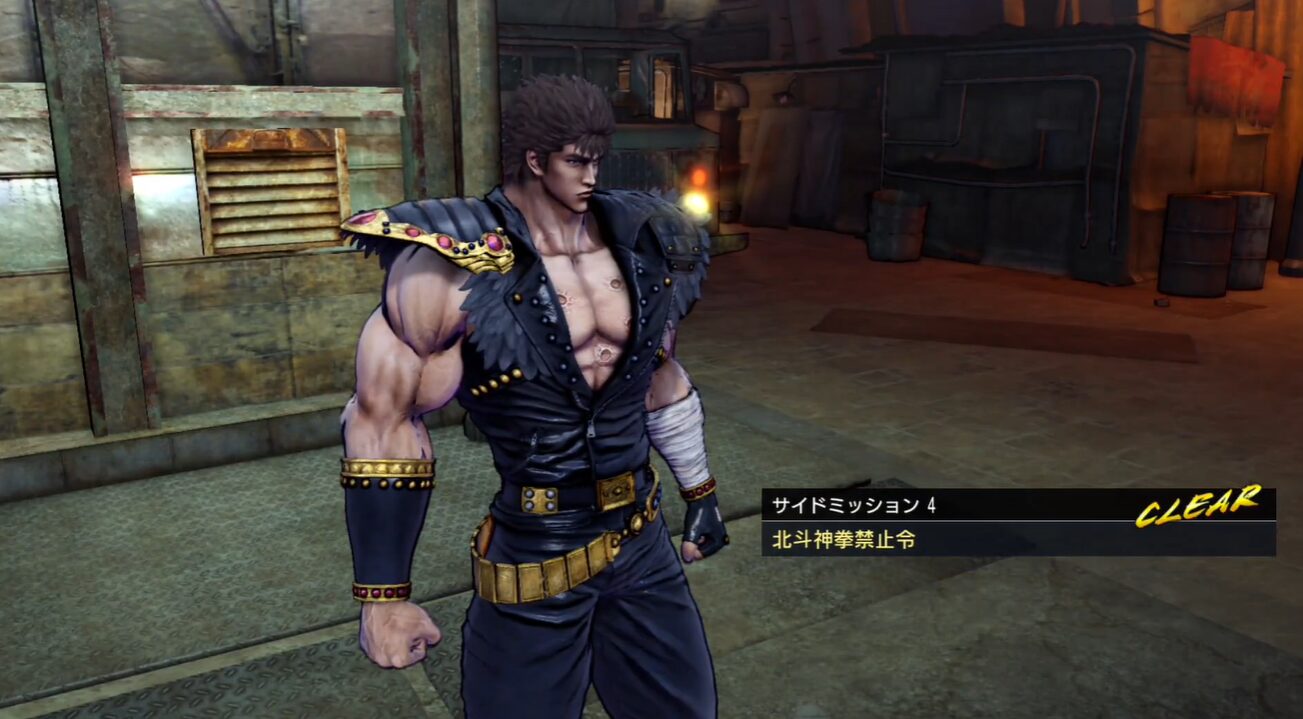Viewport: 1303px width, 719px height.
Task: Select the サイドミッション 4 clear notification banner
Action: click(1017, 521)
